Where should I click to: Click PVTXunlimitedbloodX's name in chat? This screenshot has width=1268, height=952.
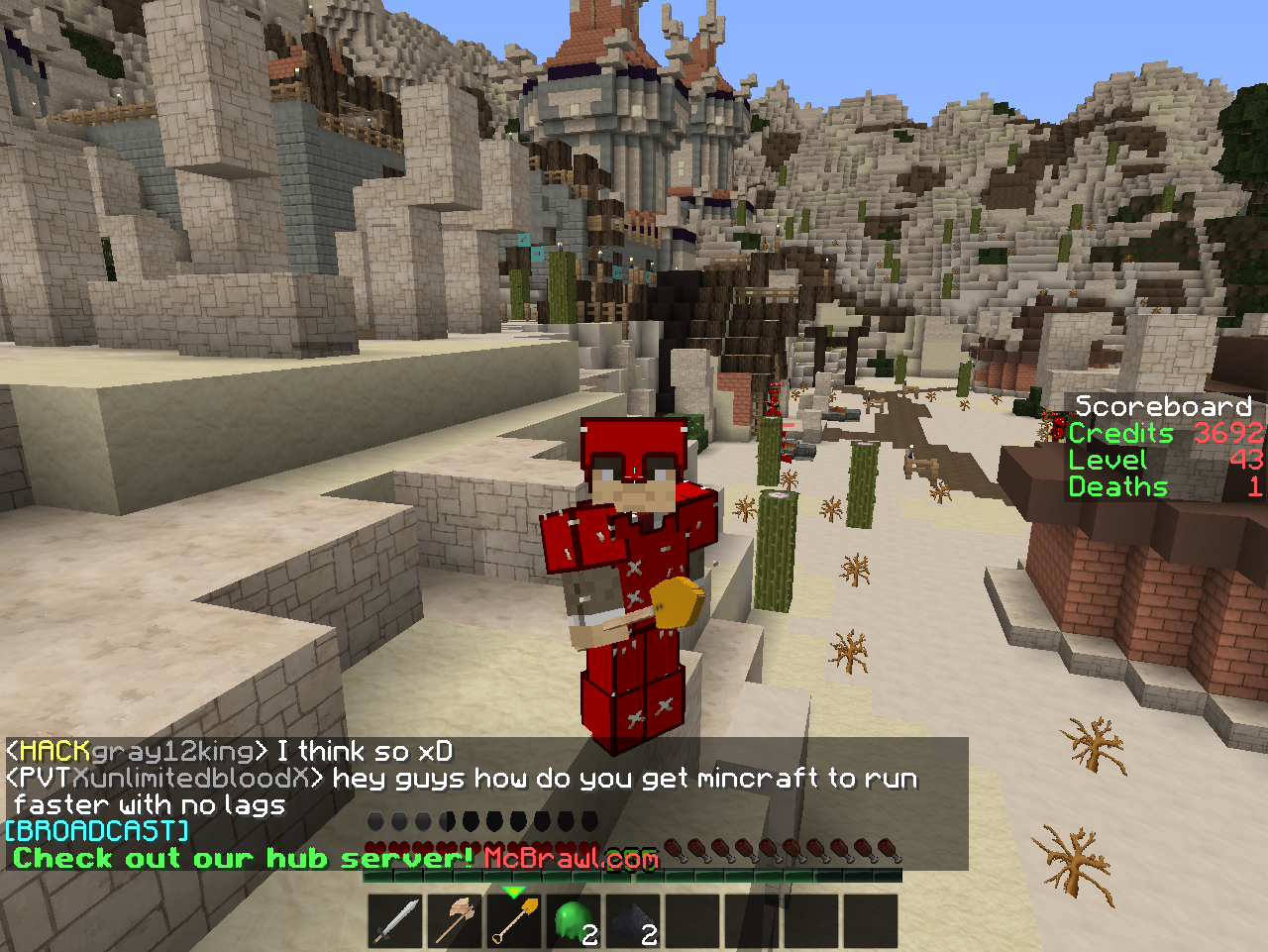(x=164, y=778)
